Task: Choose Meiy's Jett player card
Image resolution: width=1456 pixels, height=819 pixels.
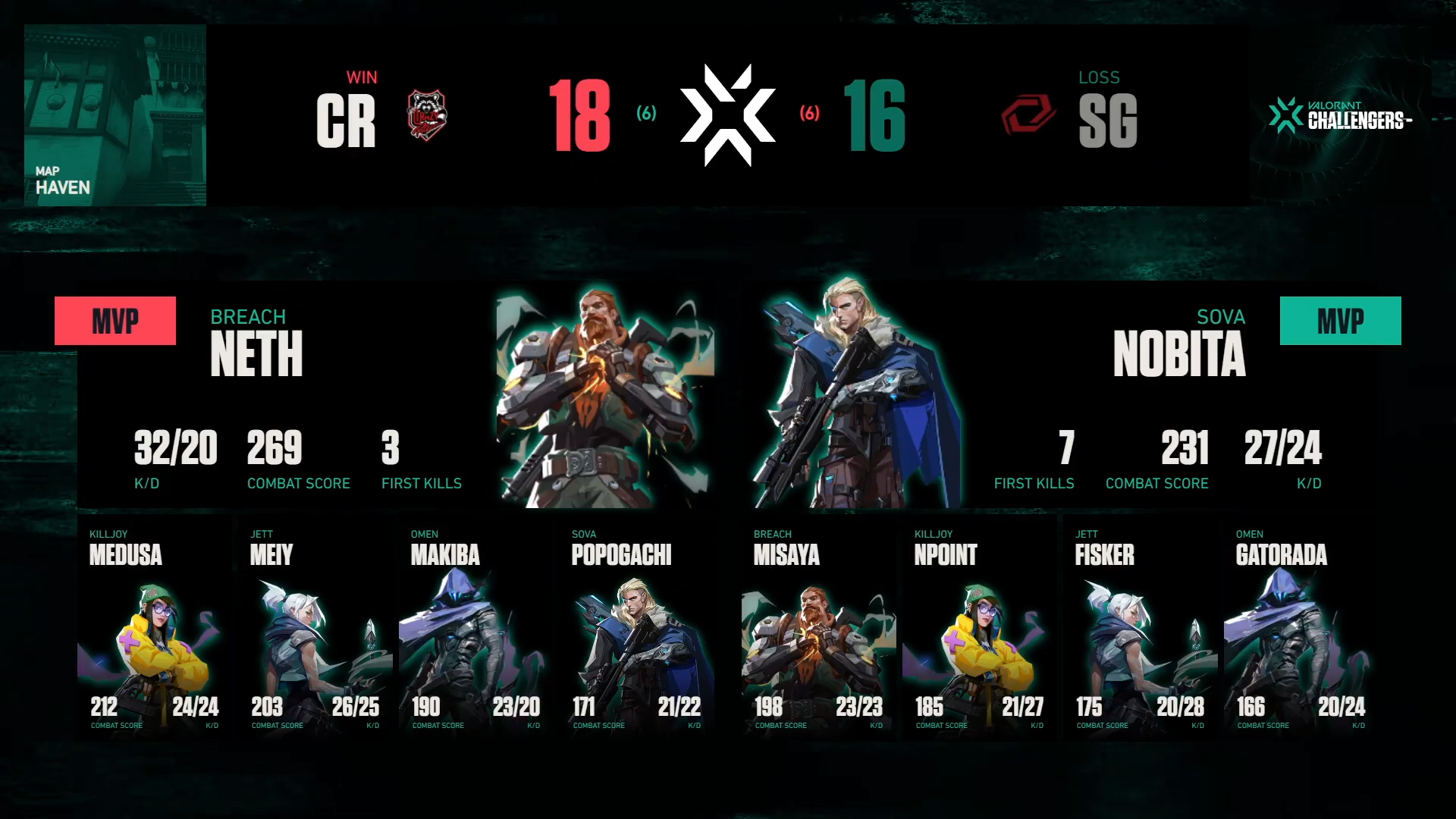Action: [x=315, y=629]
